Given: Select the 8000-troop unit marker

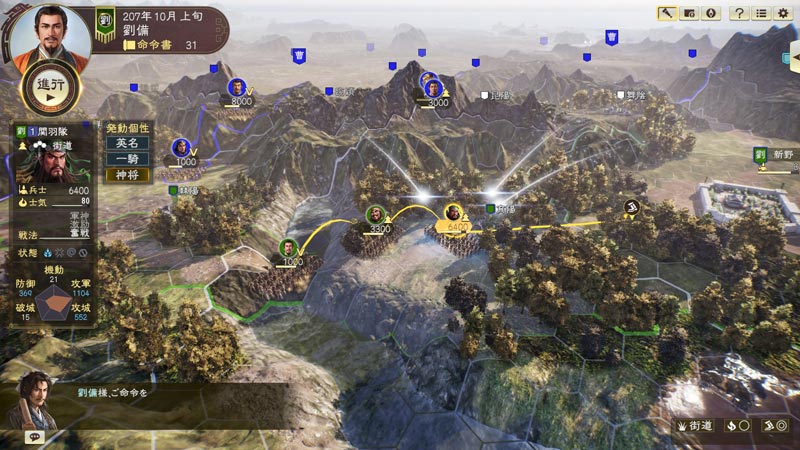Looking at the screenshot, I should (x=237, y=88).
